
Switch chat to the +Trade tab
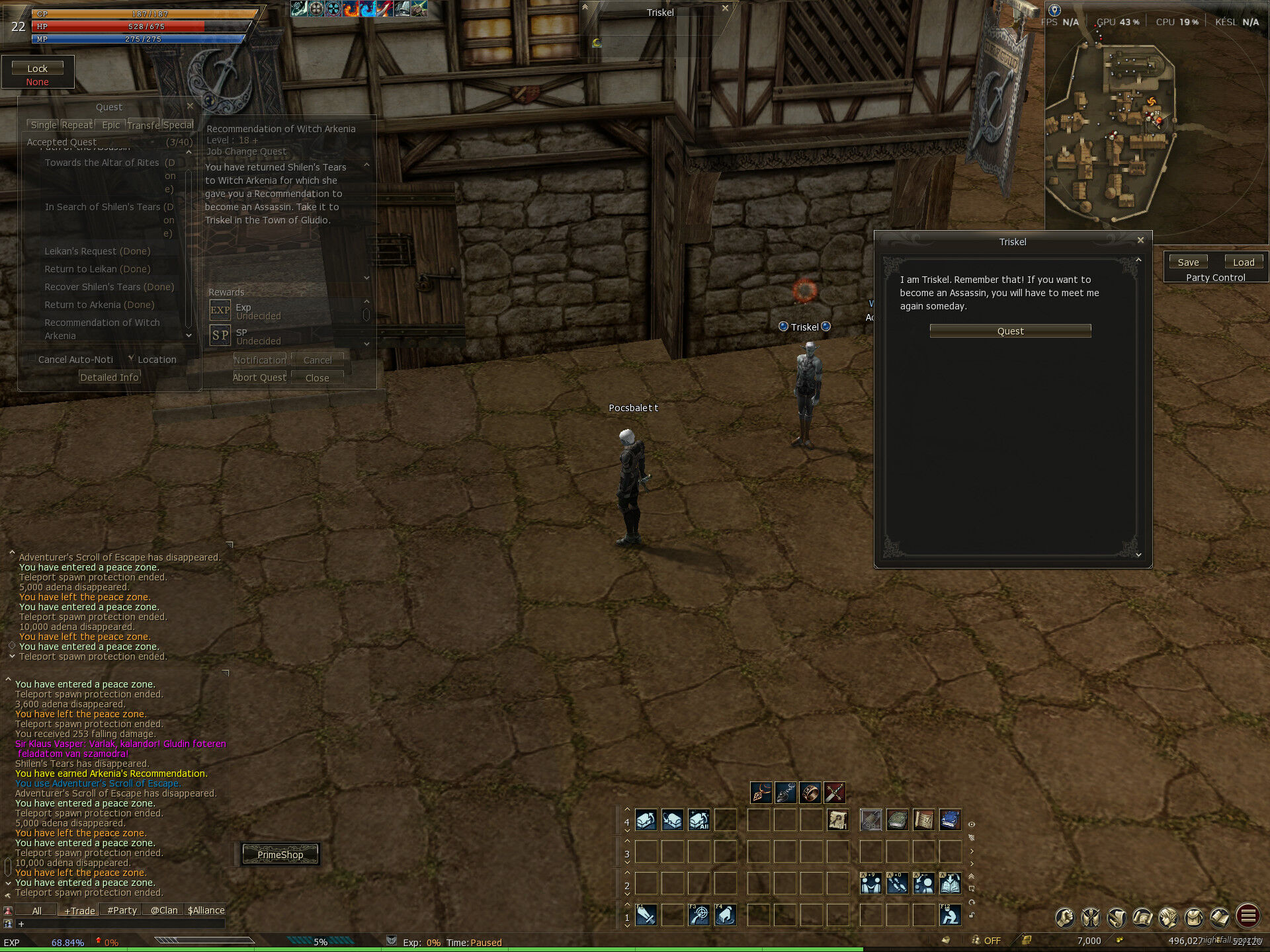[79, 910]
